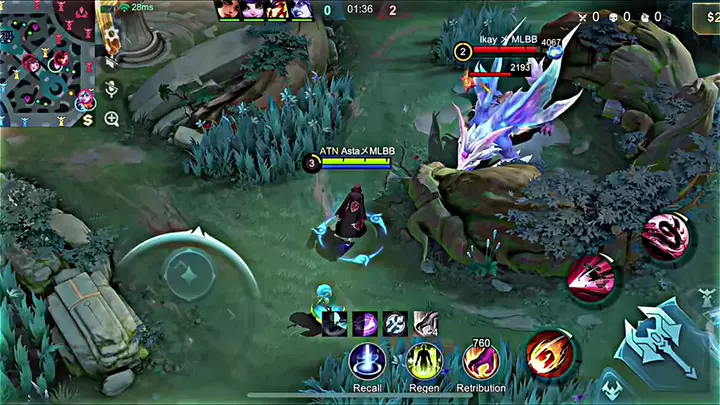Screen dimensions: 720x405
Task: Cast the Retribution battle spell
Action: click(481, 362)
